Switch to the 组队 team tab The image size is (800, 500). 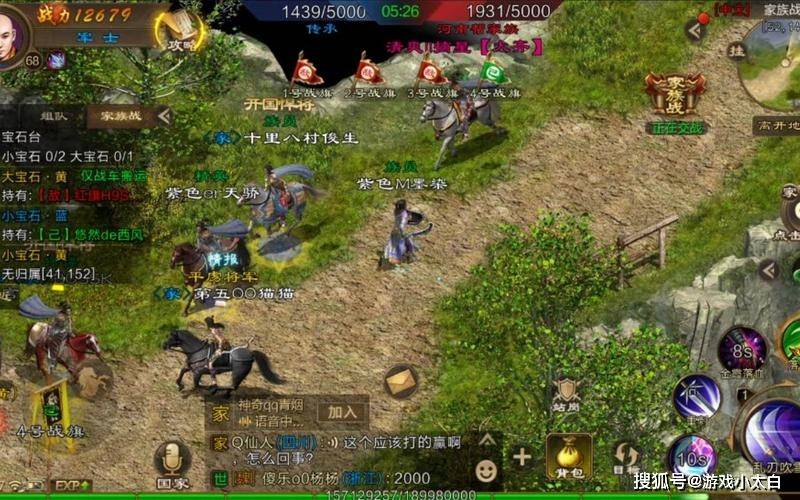click(x=54, y=116)
